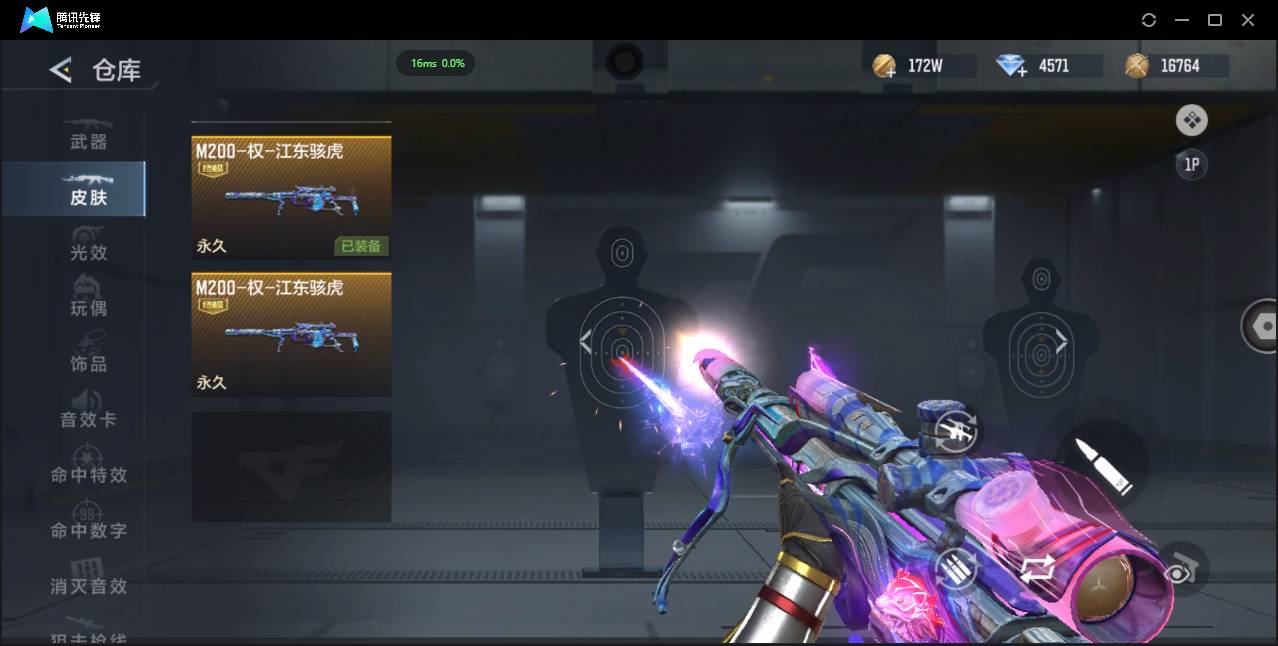Toggle the eye inspect icon

1182,570
